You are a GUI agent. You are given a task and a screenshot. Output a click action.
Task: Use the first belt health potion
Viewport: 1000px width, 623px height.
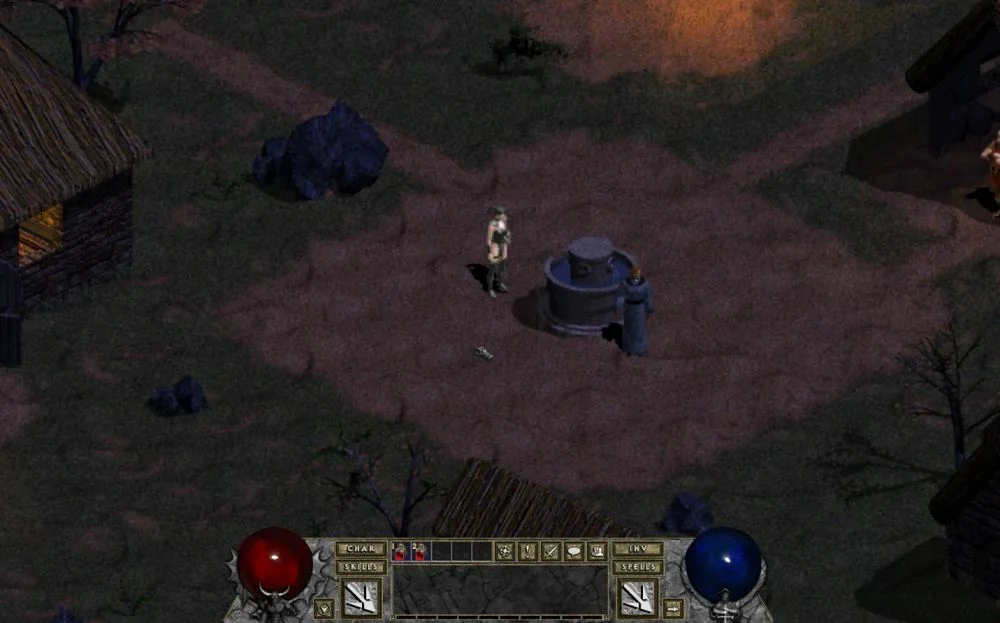pyautogui.click(x=401, y=551)
